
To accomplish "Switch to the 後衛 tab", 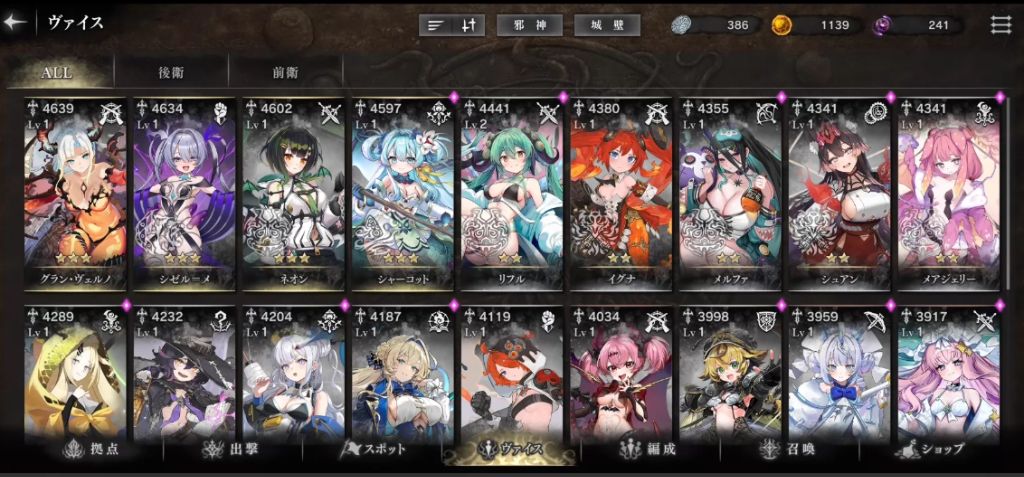I will coord(171,73).
